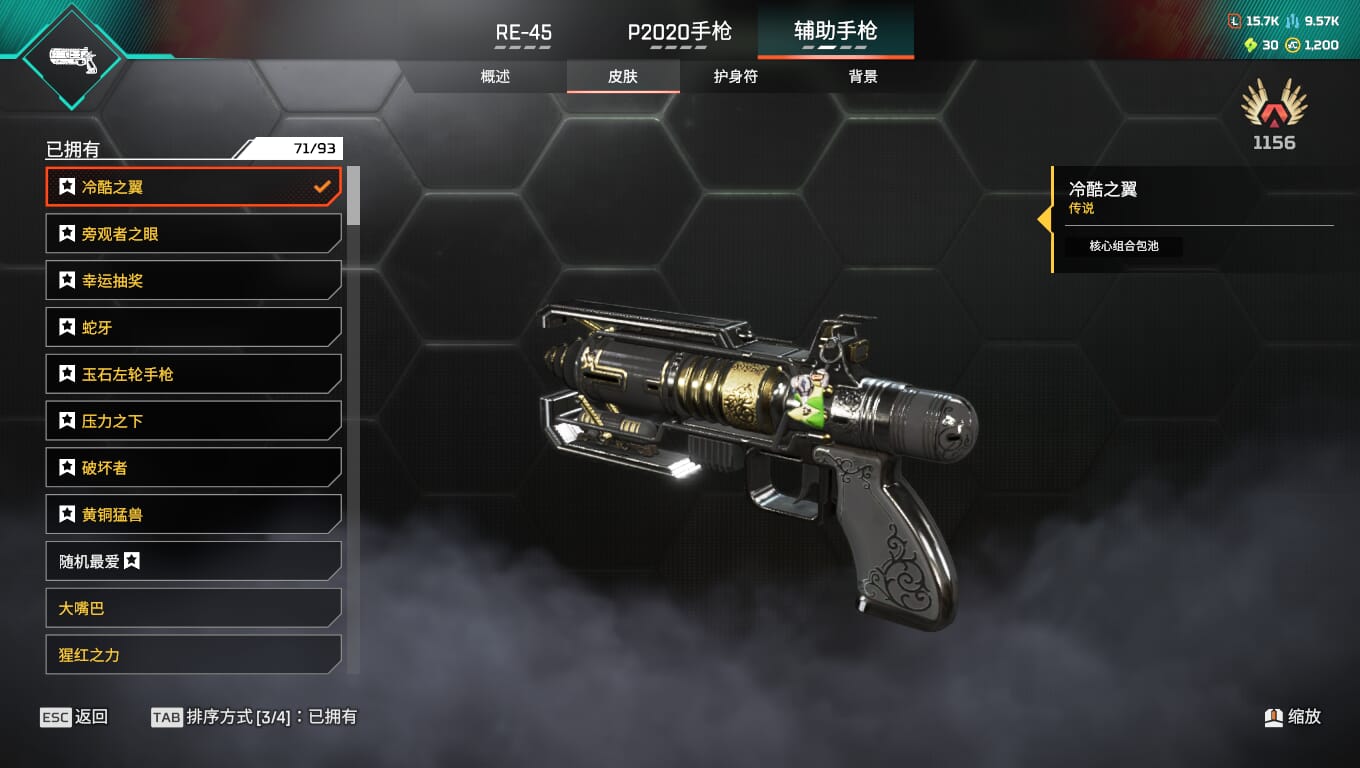Select the 随机最爱 option
The width and height of the screenshot is (1360, 768).
pos(194,561)
